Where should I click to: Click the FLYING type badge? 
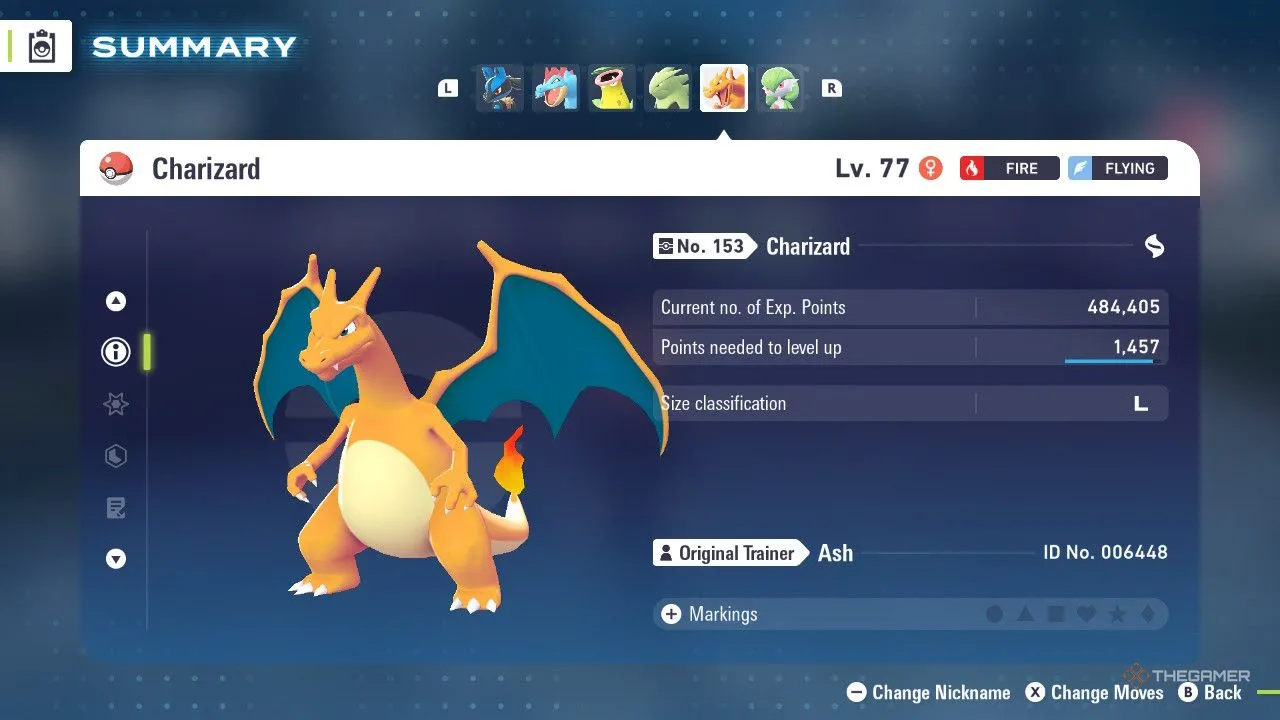pos(1117,168)
